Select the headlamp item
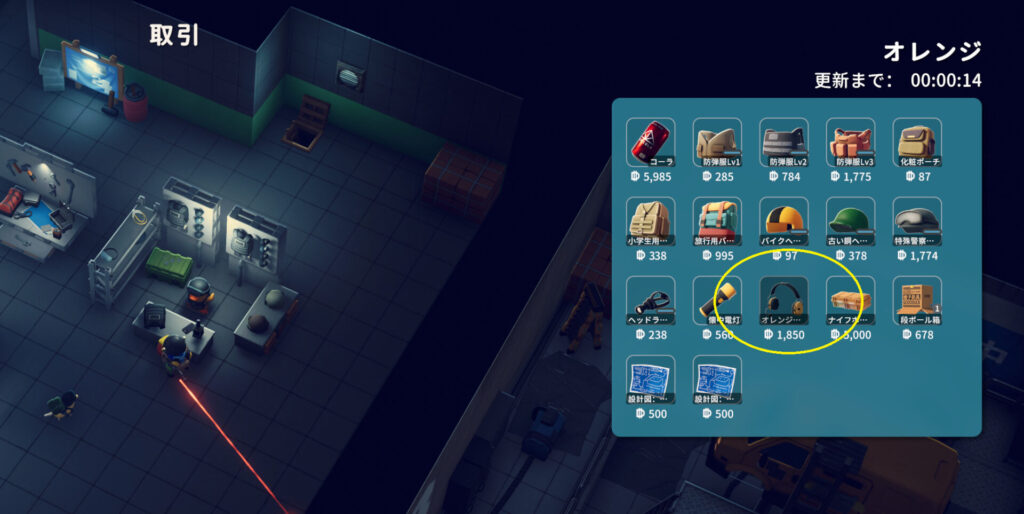1024x514 pixels. (650, 301)
